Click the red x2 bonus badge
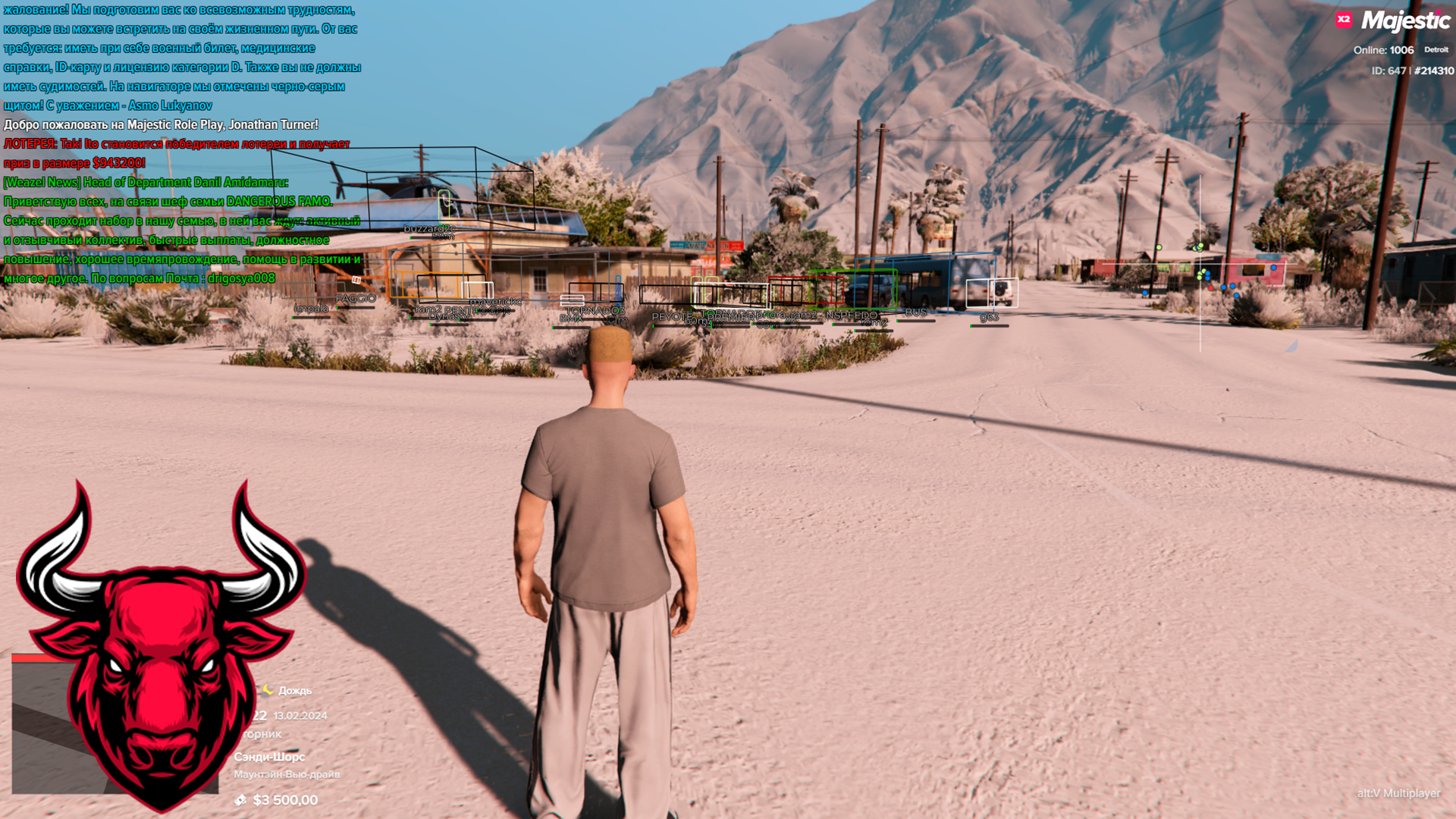The image size is (1456, 819). (1344, 20)
